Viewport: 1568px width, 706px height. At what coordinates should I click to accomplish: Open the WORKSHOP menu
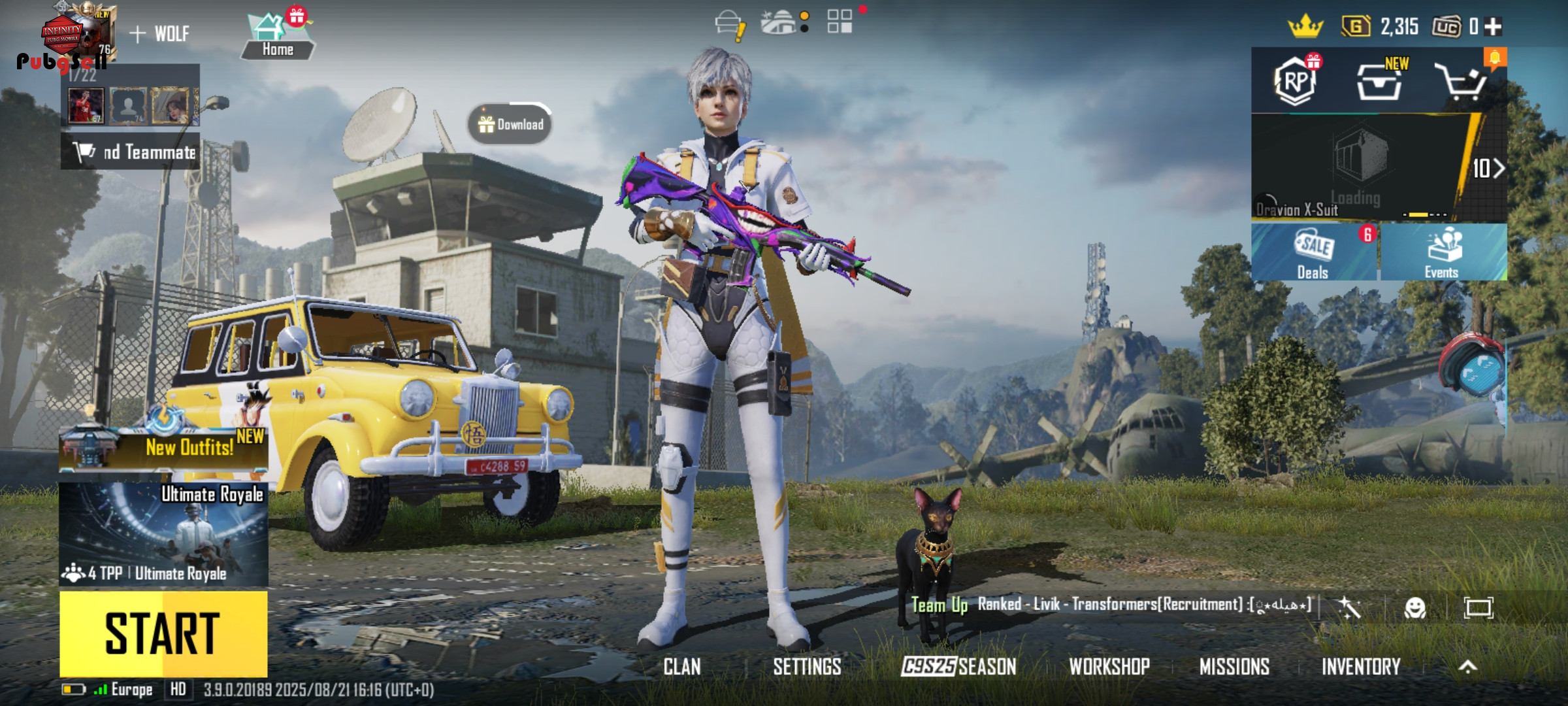coord(1109,667)
